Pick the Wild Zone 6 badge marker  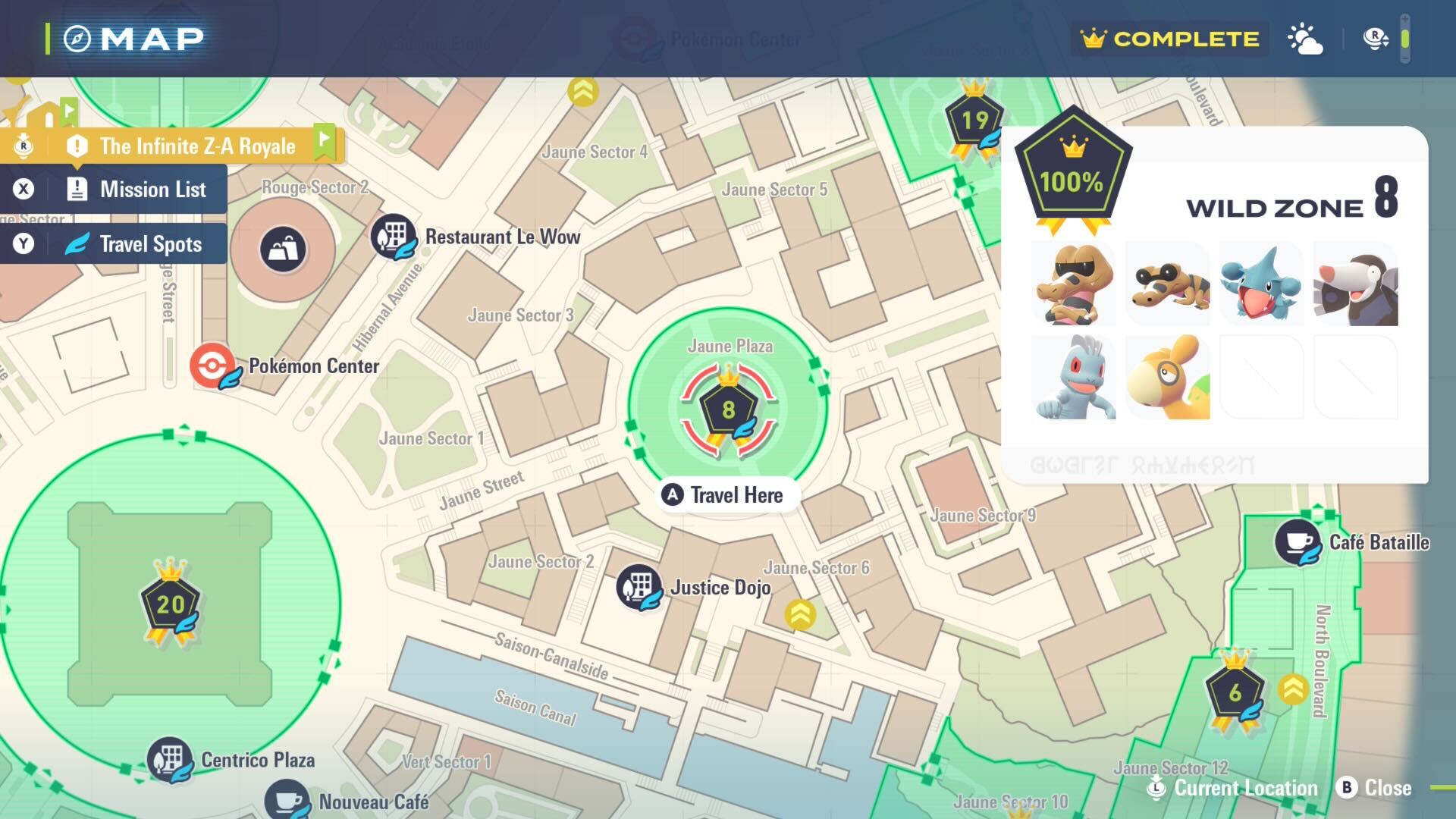[1235, 692]
